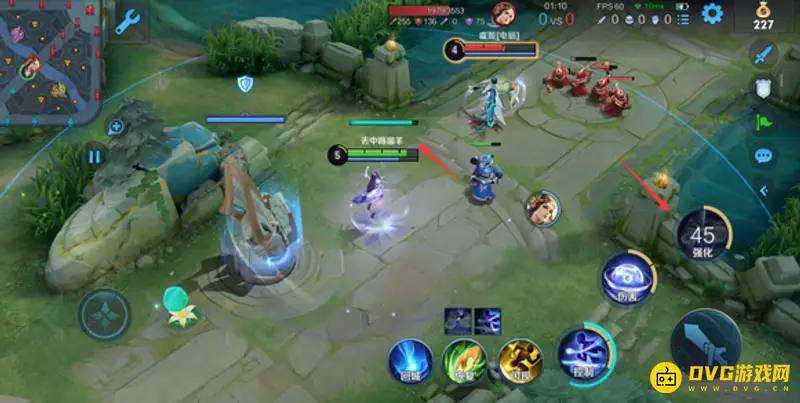Open the minimap
The width and height of the screenshot is (800, 403).
pos(52,60)
